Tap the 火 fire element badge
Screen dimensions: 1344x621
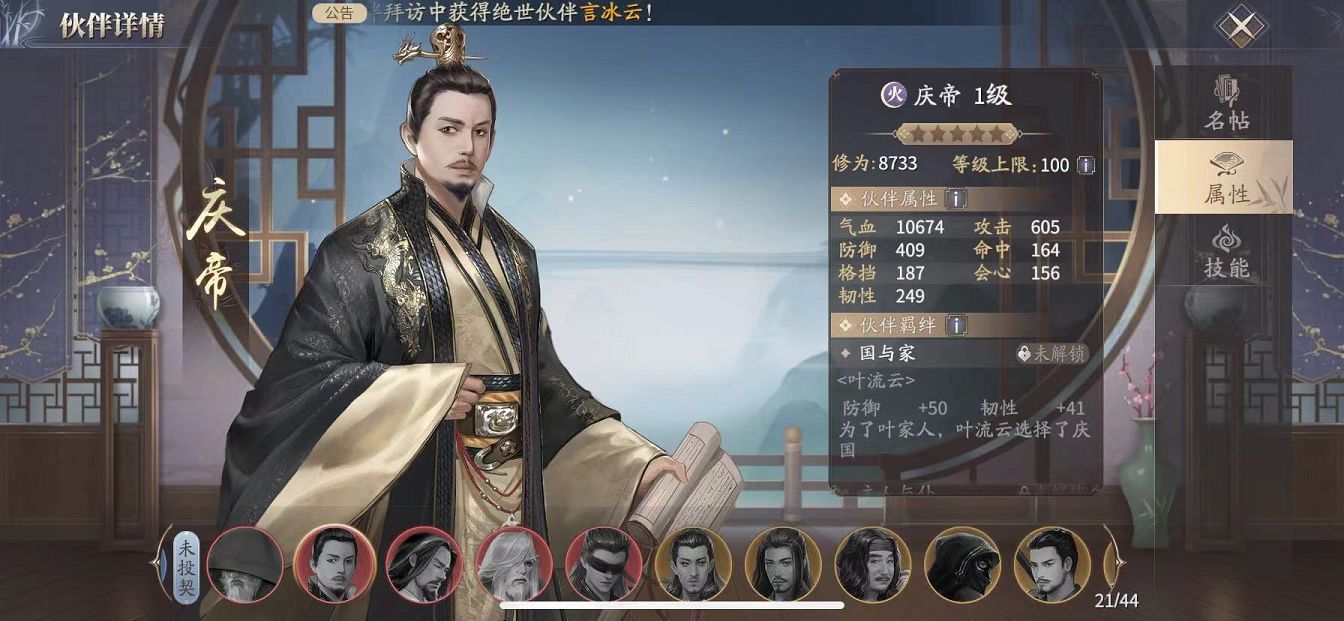point(892,95)
